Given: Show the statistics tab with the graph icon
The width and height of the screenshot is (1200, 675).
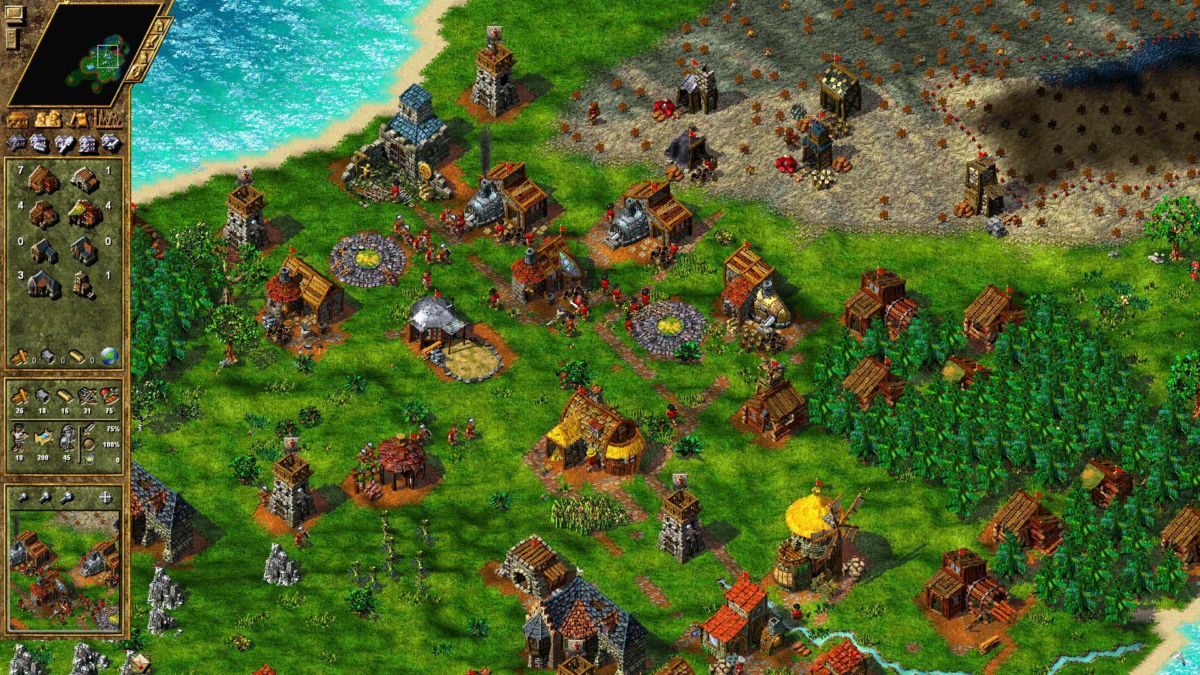Looking at the screenshot, I should click(108, 120).
